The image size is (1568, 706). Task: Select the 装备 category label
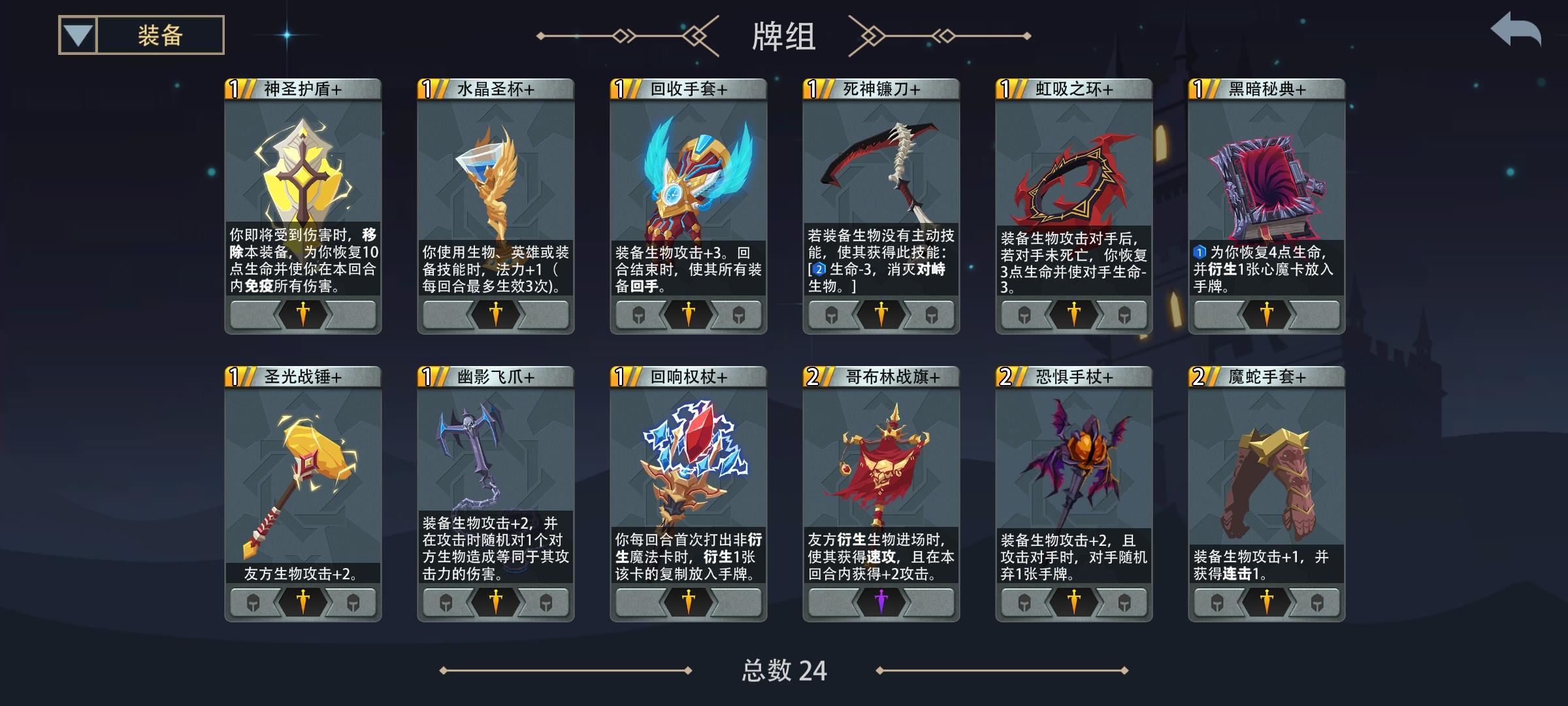click(157, 35)
